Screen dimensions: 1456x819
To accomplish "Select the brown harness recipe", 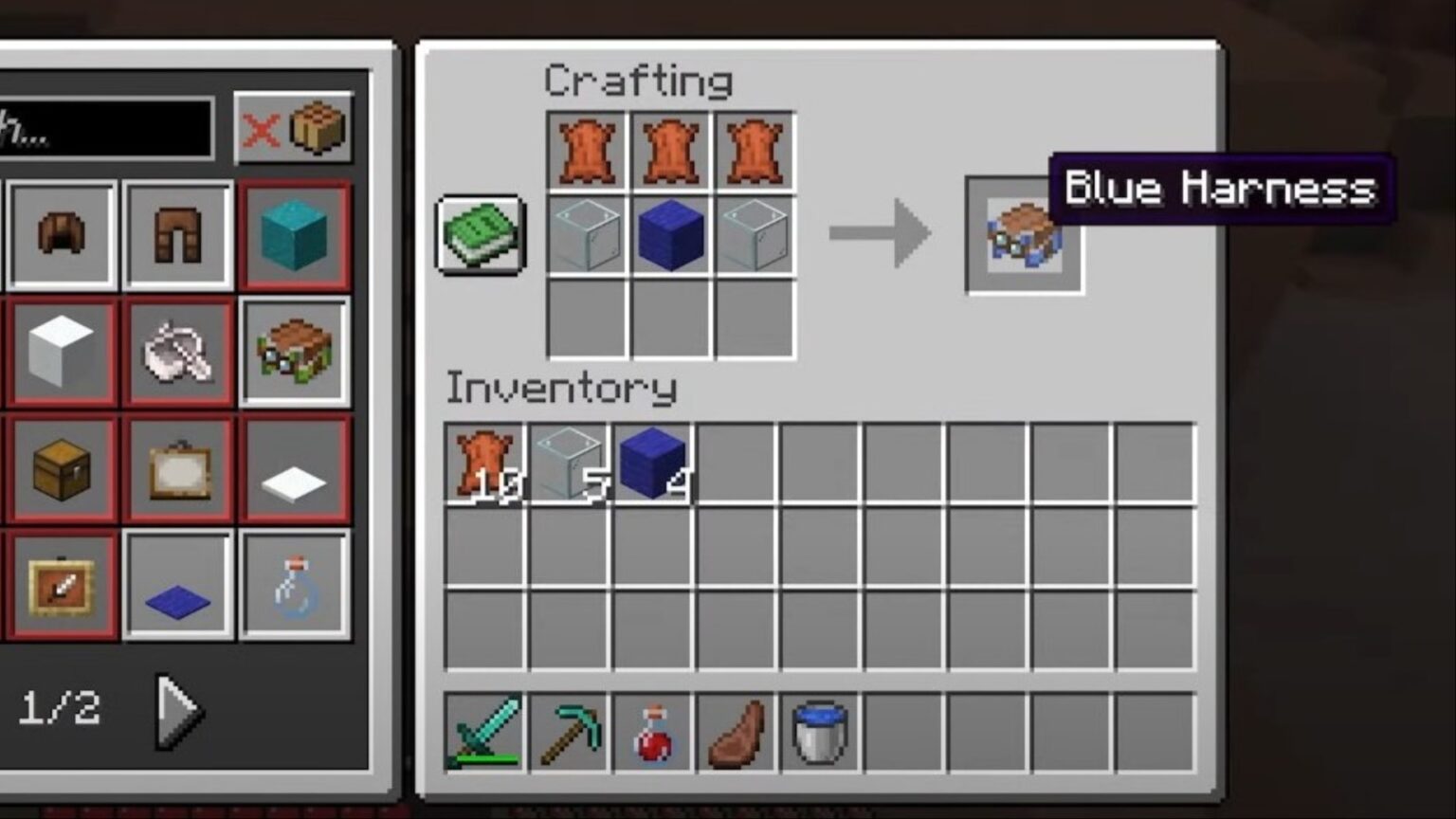I will click(x=294, y=351).
